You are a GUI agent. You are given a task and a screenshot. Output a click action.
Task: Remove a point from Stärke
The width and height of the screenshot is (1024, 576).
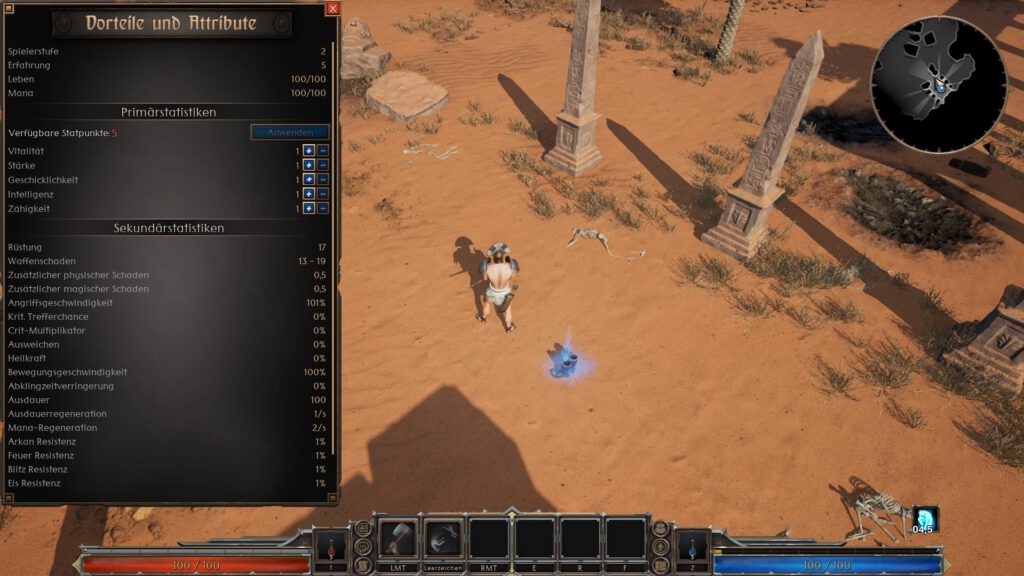click(x=323, y=165)
